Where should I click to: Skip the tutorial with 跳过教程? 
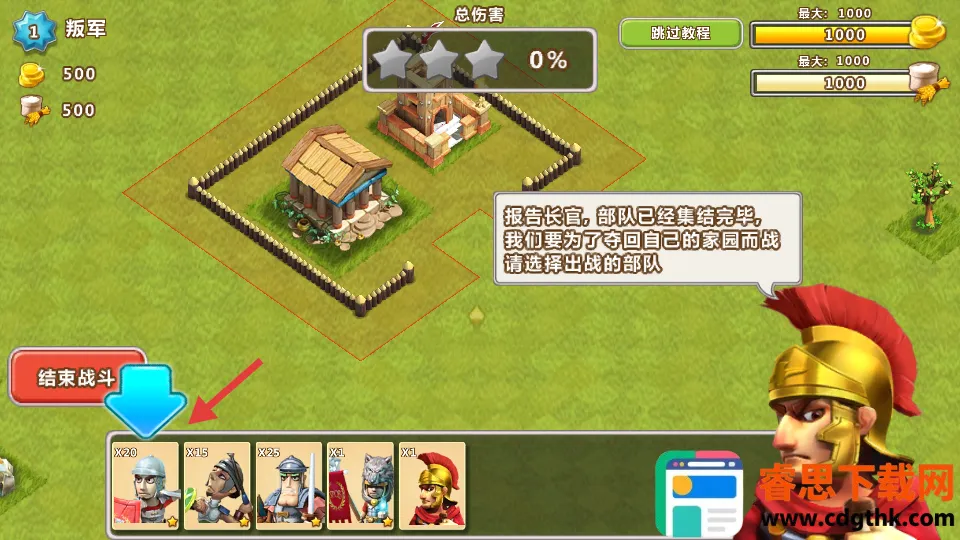(680, 33)
